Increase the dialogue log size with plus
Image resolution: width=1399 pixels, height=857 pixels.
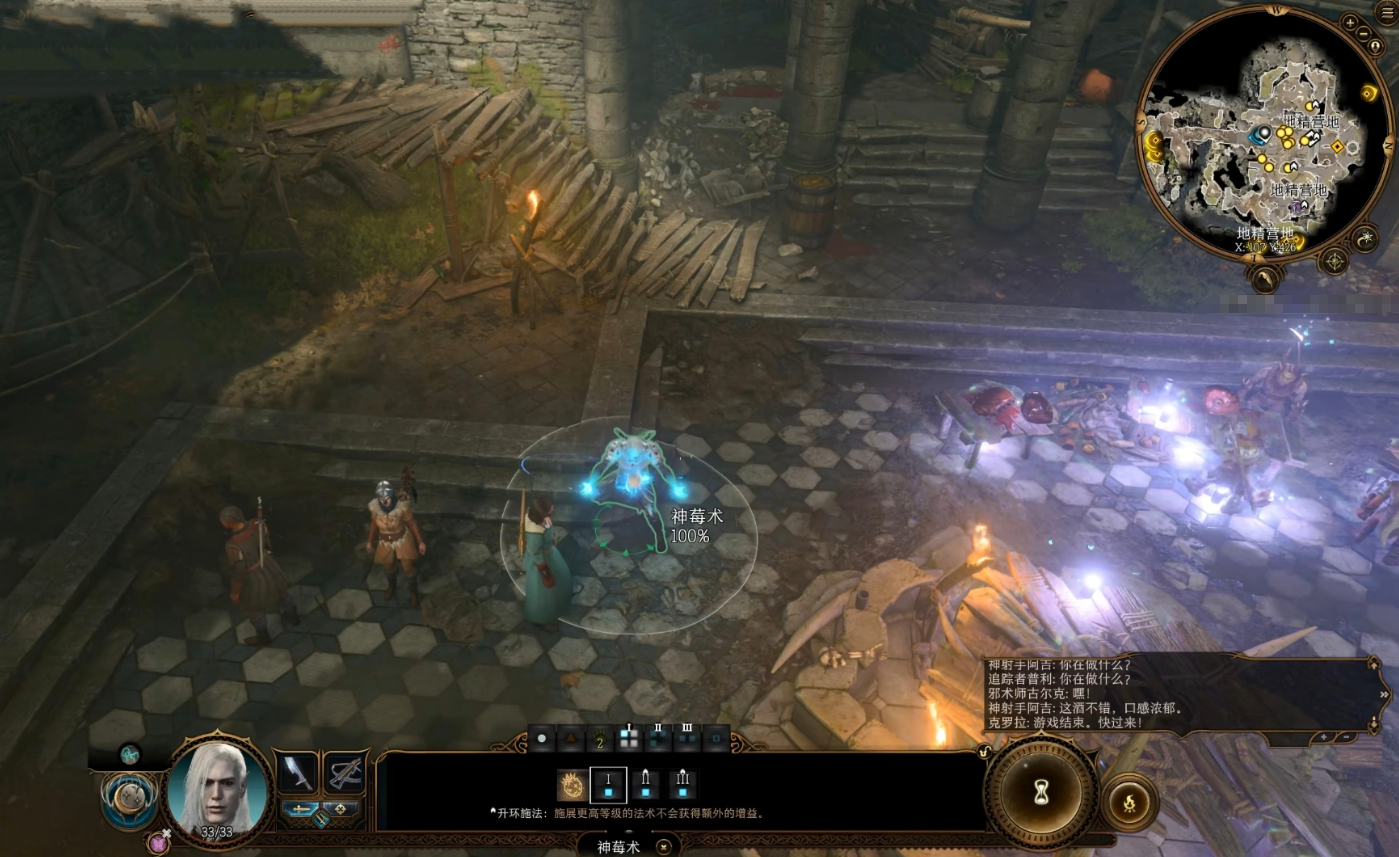[1324, 737]
